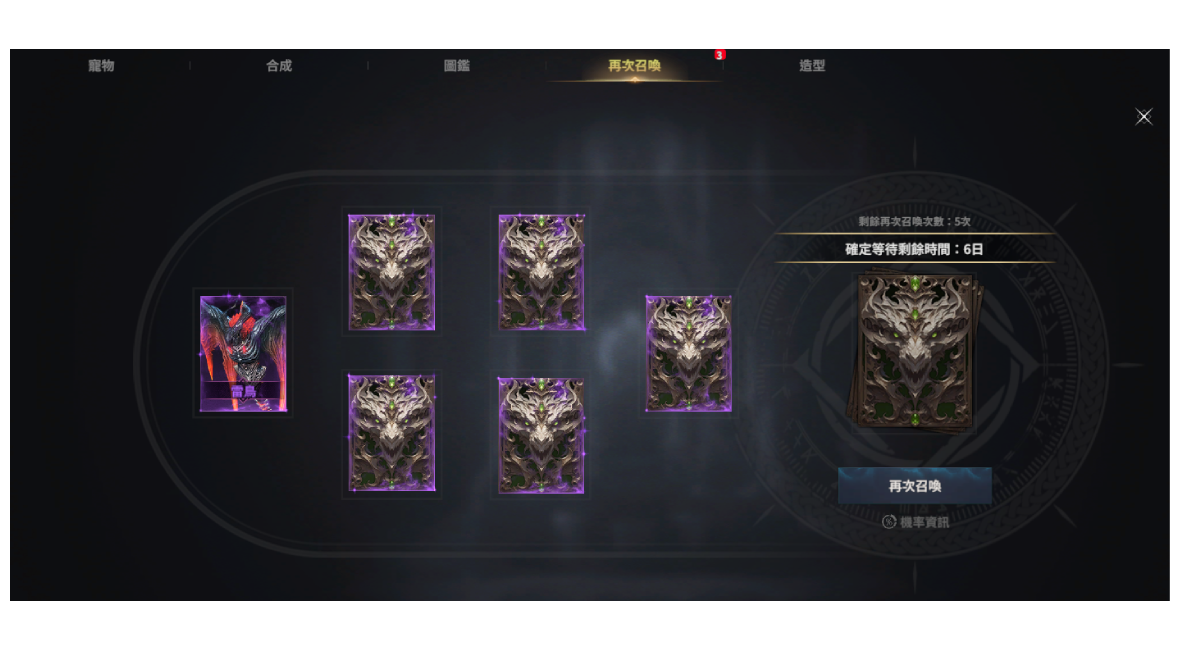Show the 圖鑑 tab
The height and width of the screenshot is (650, 1180).
[x=457, y=66]
